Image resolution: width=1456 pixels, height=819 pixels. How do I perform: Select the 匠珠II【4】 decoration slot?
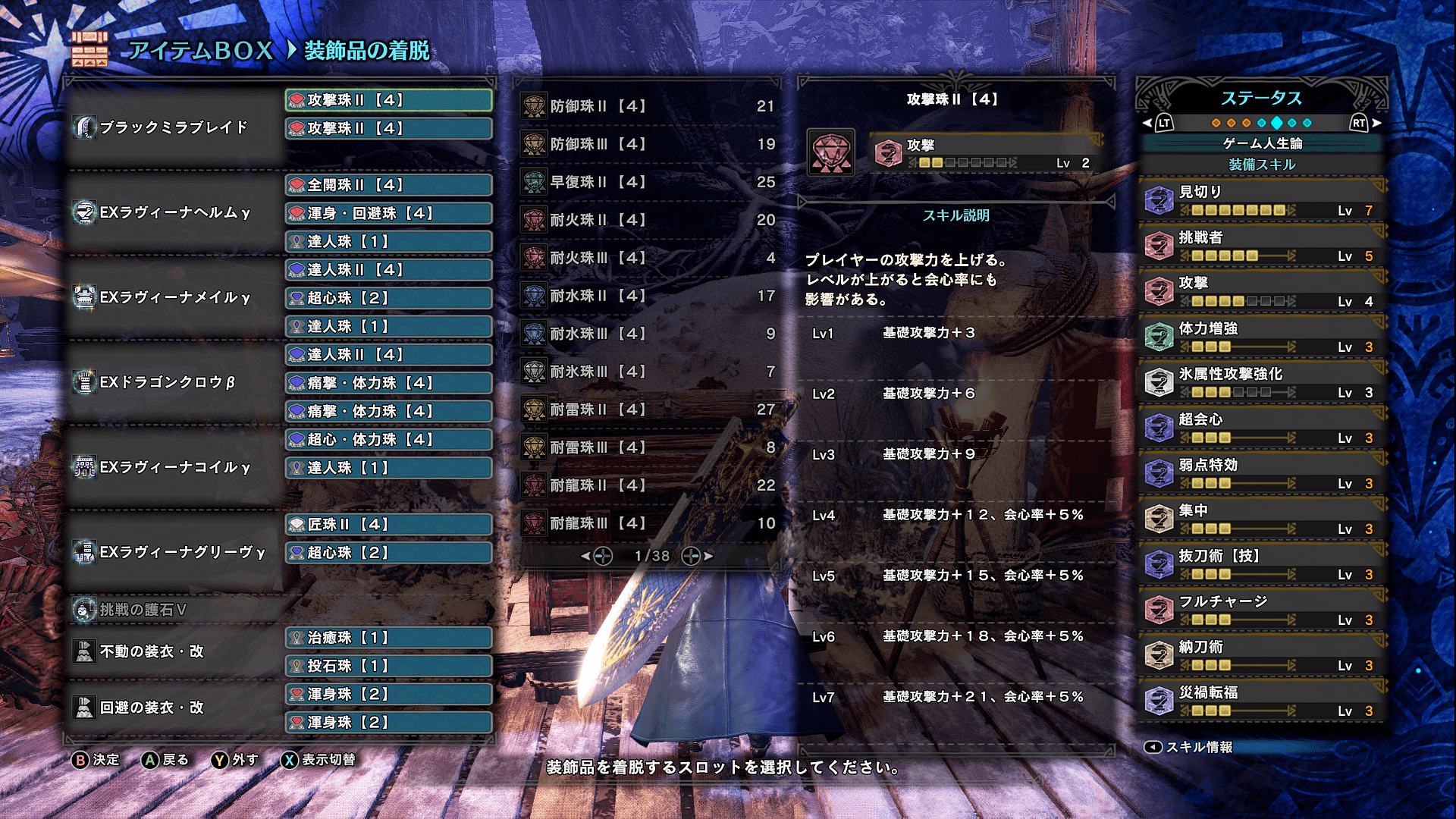tap(388, 524)
